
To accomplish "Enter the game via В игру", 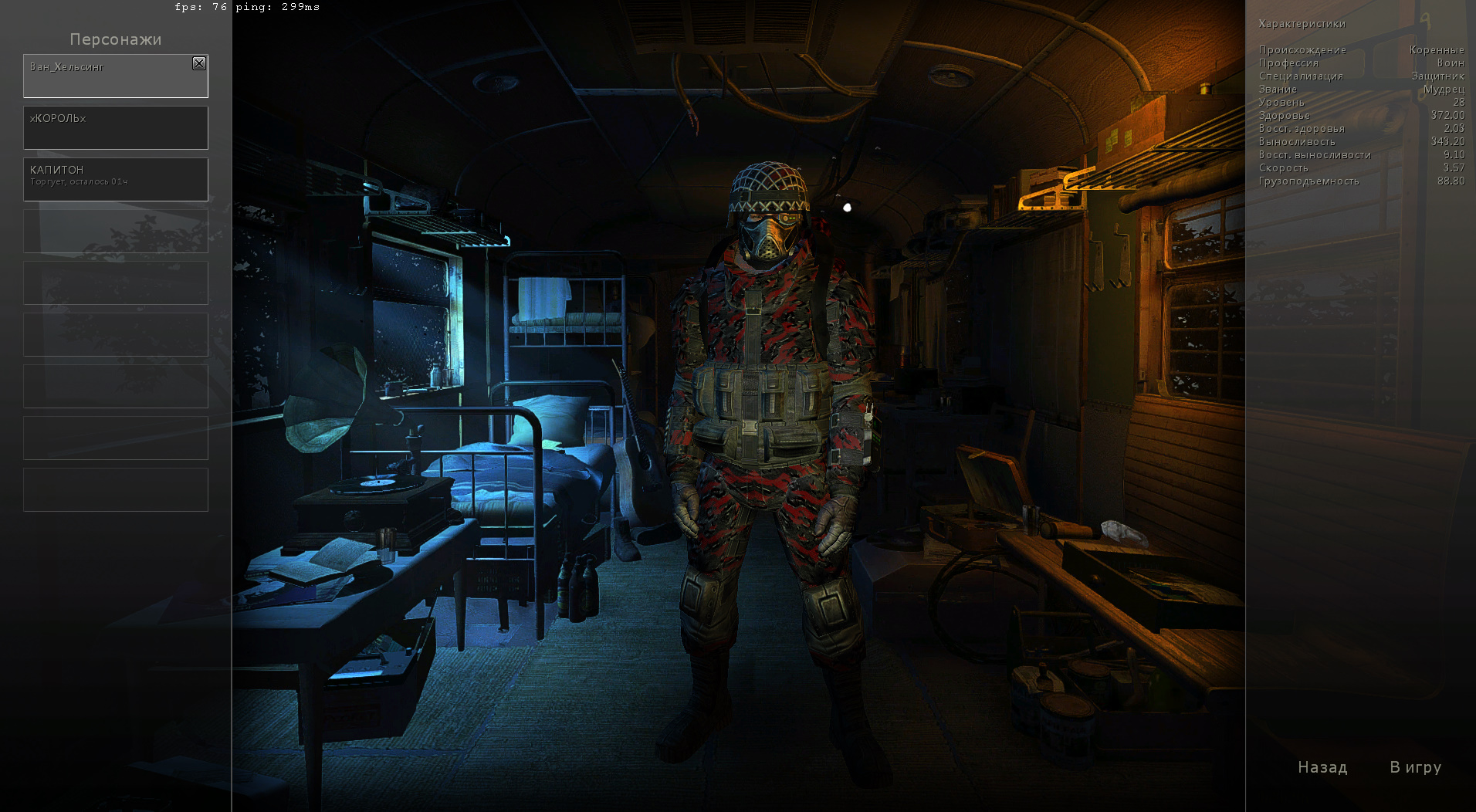I will pos(1416,767).
